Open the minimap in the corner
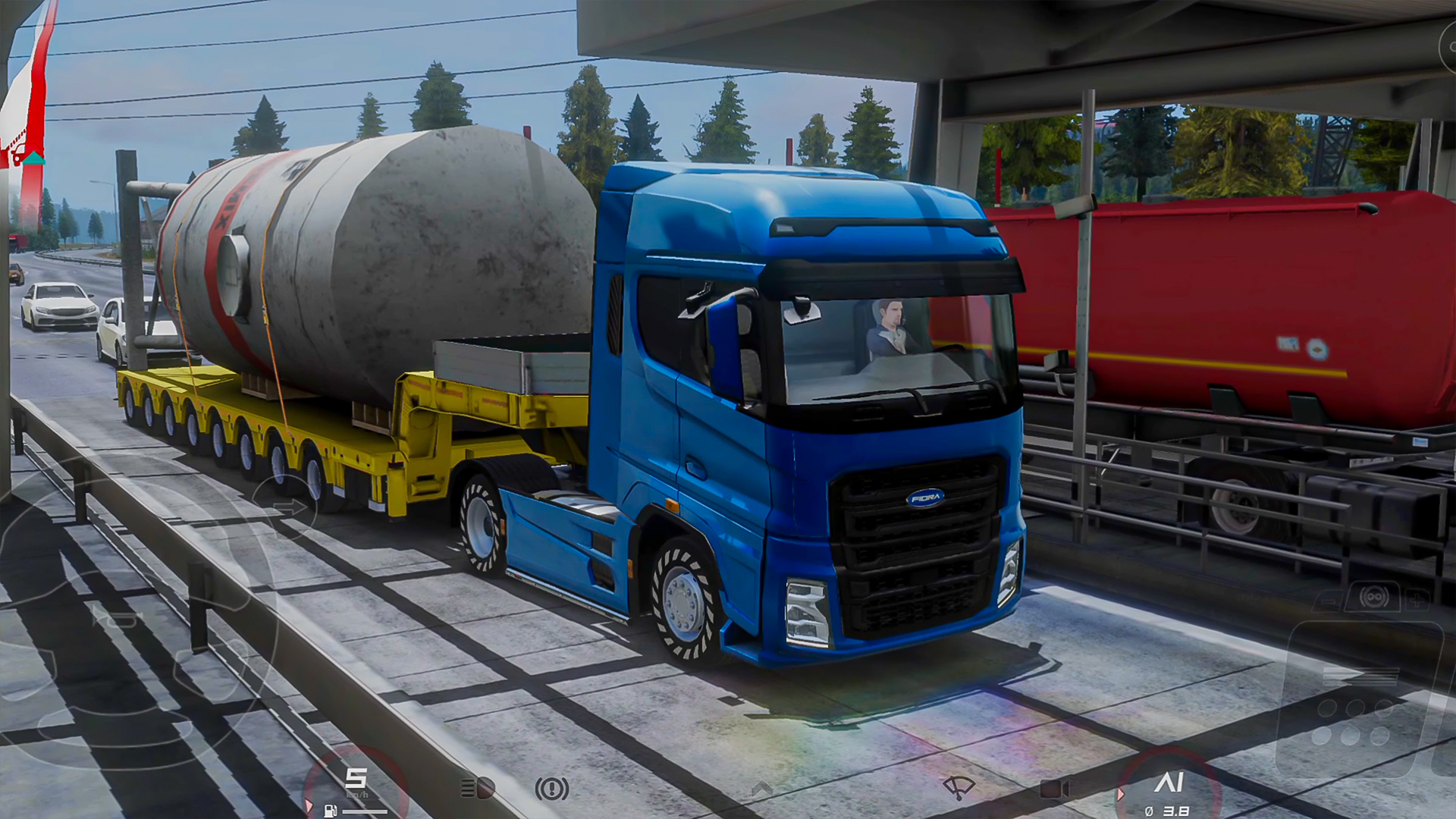 (29, 114)
